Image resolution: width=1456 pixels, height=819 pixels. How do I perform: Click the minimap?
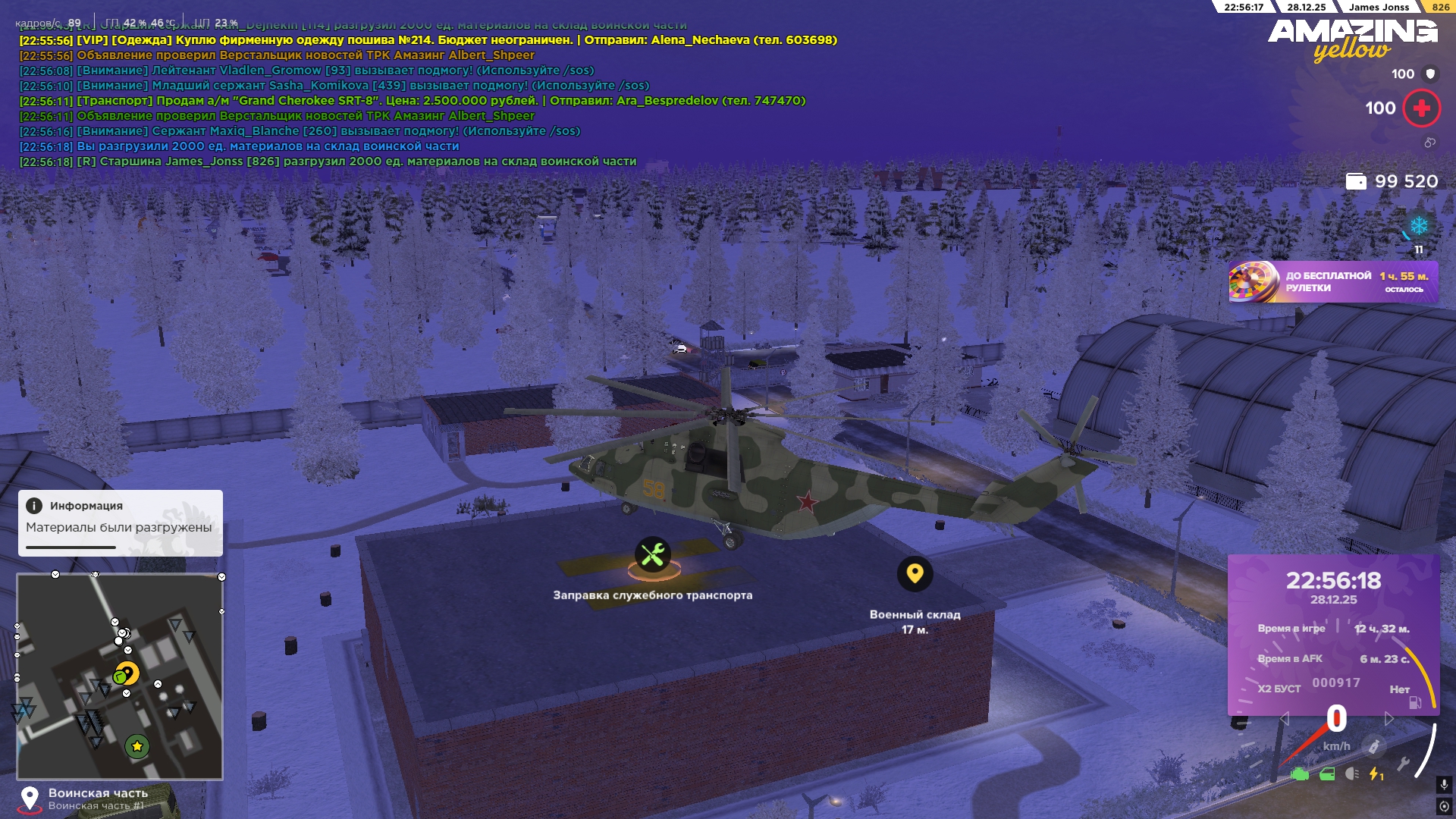pyautogui.click(x=120, y=676)
